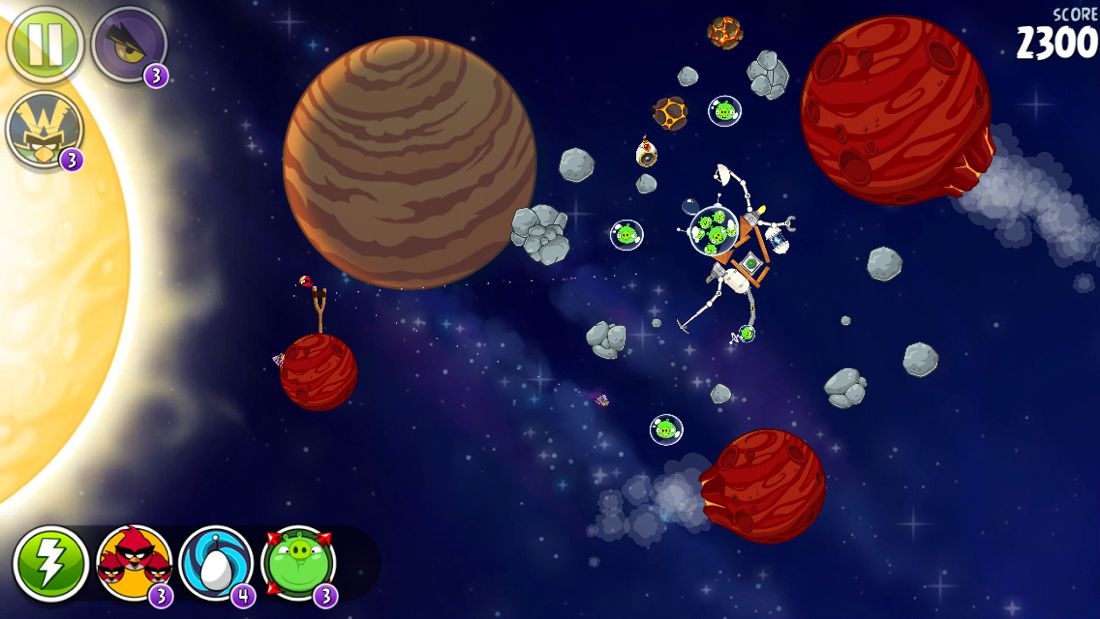
Task: Activate the space egg power-up
Action: (x=216, y=563)
